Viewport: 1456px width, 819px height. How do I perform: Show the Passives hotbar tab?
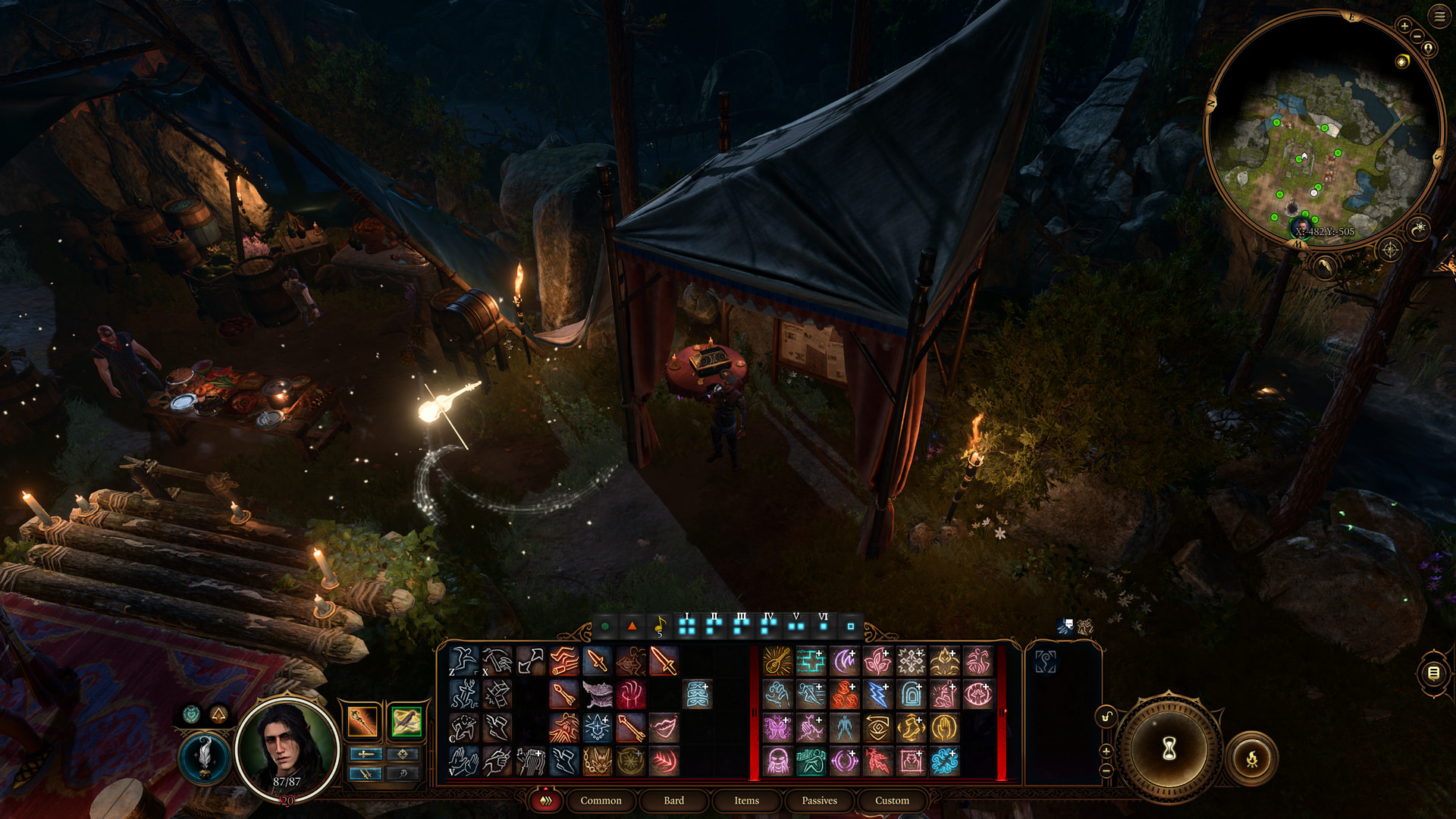coord(819,800)
